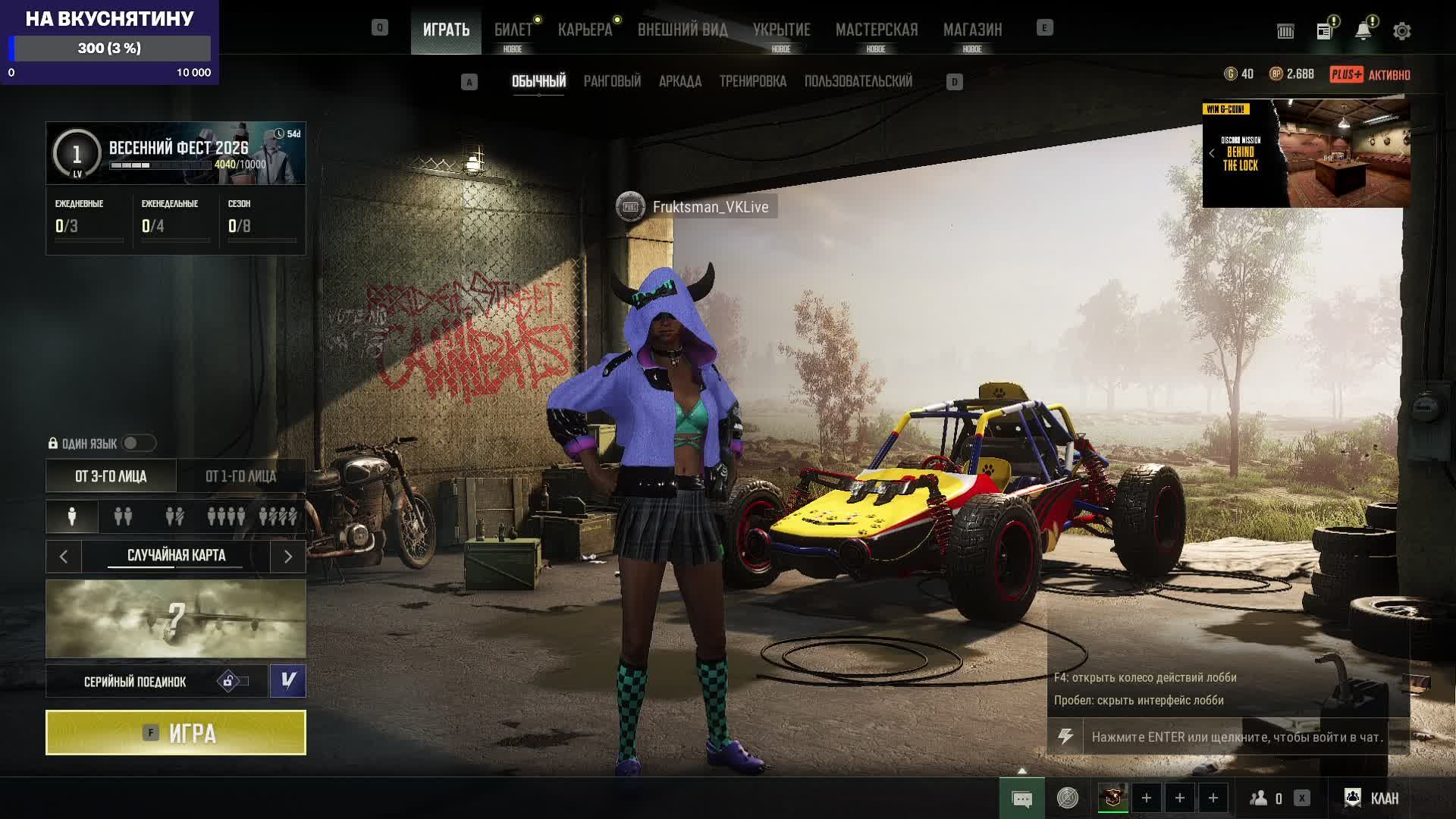The image size is (1456, 819).
Task: Check notifications via the bell icon
Action: click(x=1363, y=31)
